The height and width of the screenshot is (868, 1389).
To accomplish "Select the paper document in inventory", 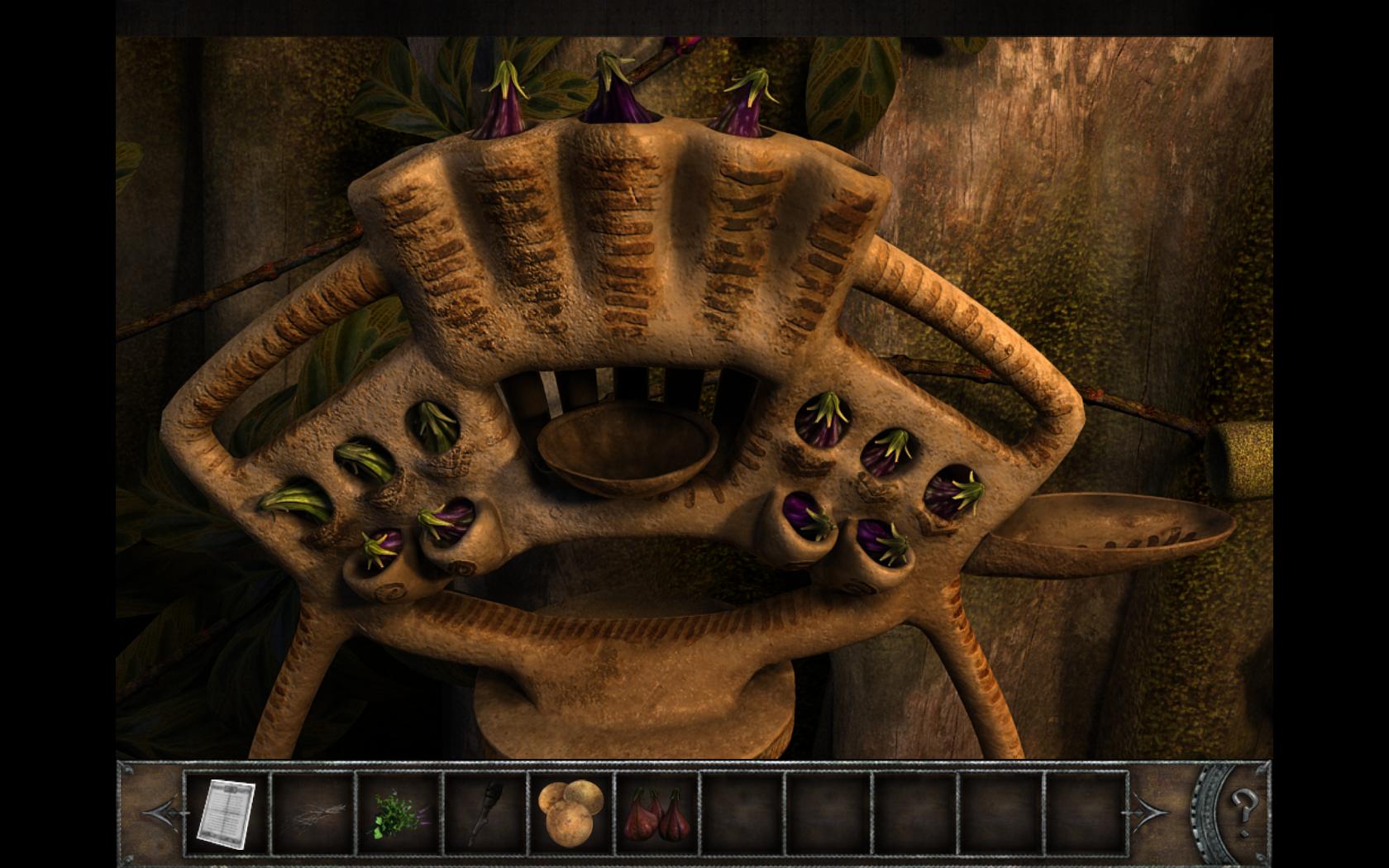I will [x=227, y=813].
